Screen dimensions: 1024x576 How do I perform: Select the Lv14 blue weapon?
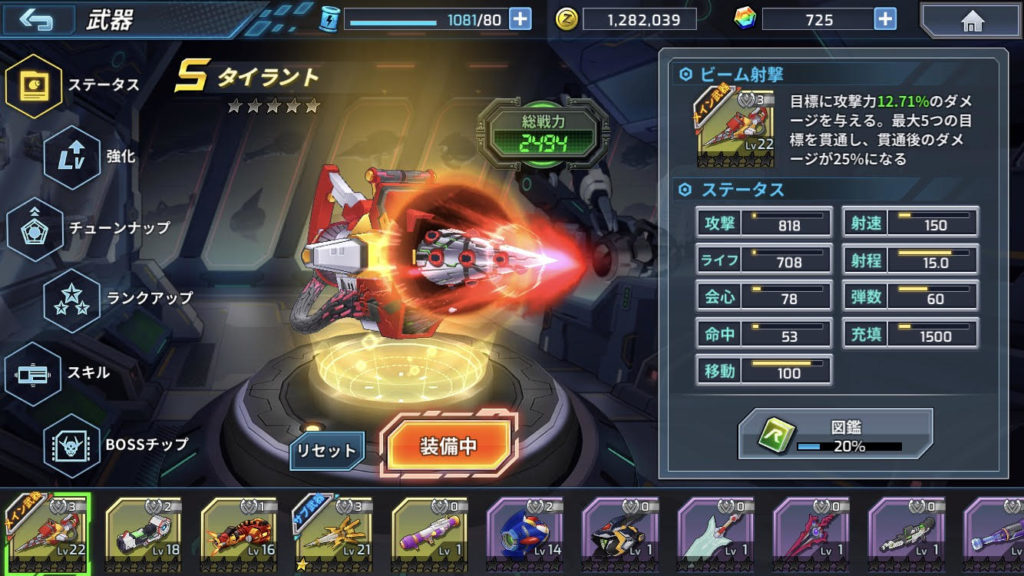point(525,535)
